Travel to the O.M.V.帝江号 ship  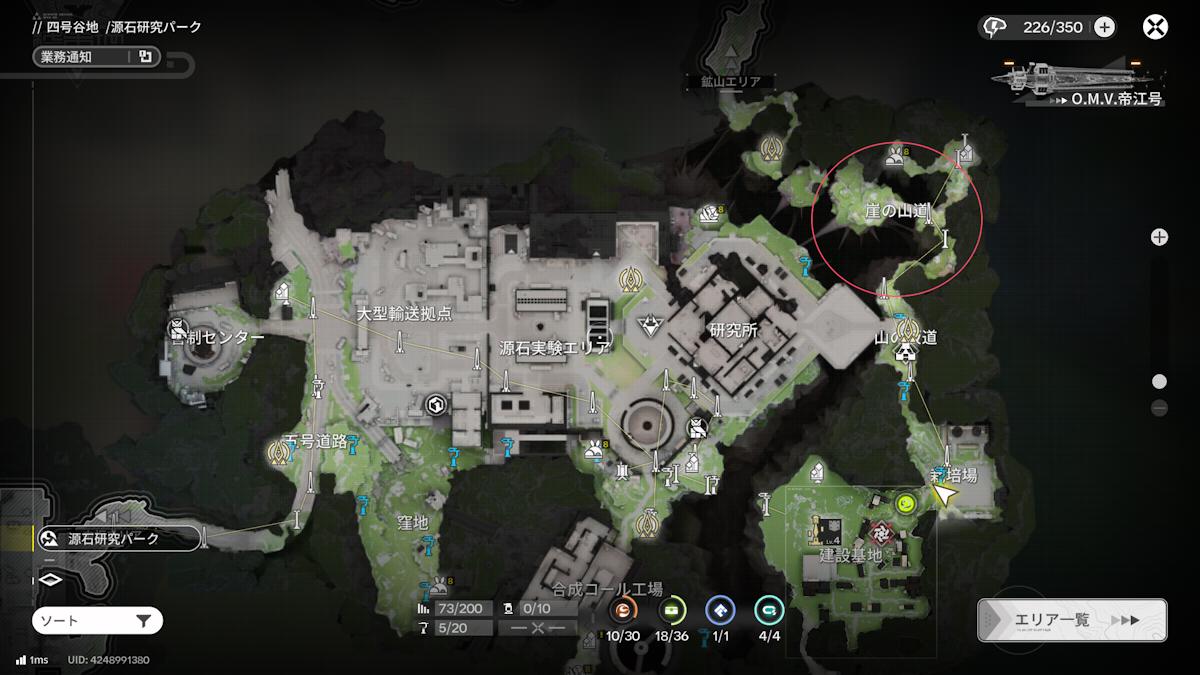[1080, 84]
